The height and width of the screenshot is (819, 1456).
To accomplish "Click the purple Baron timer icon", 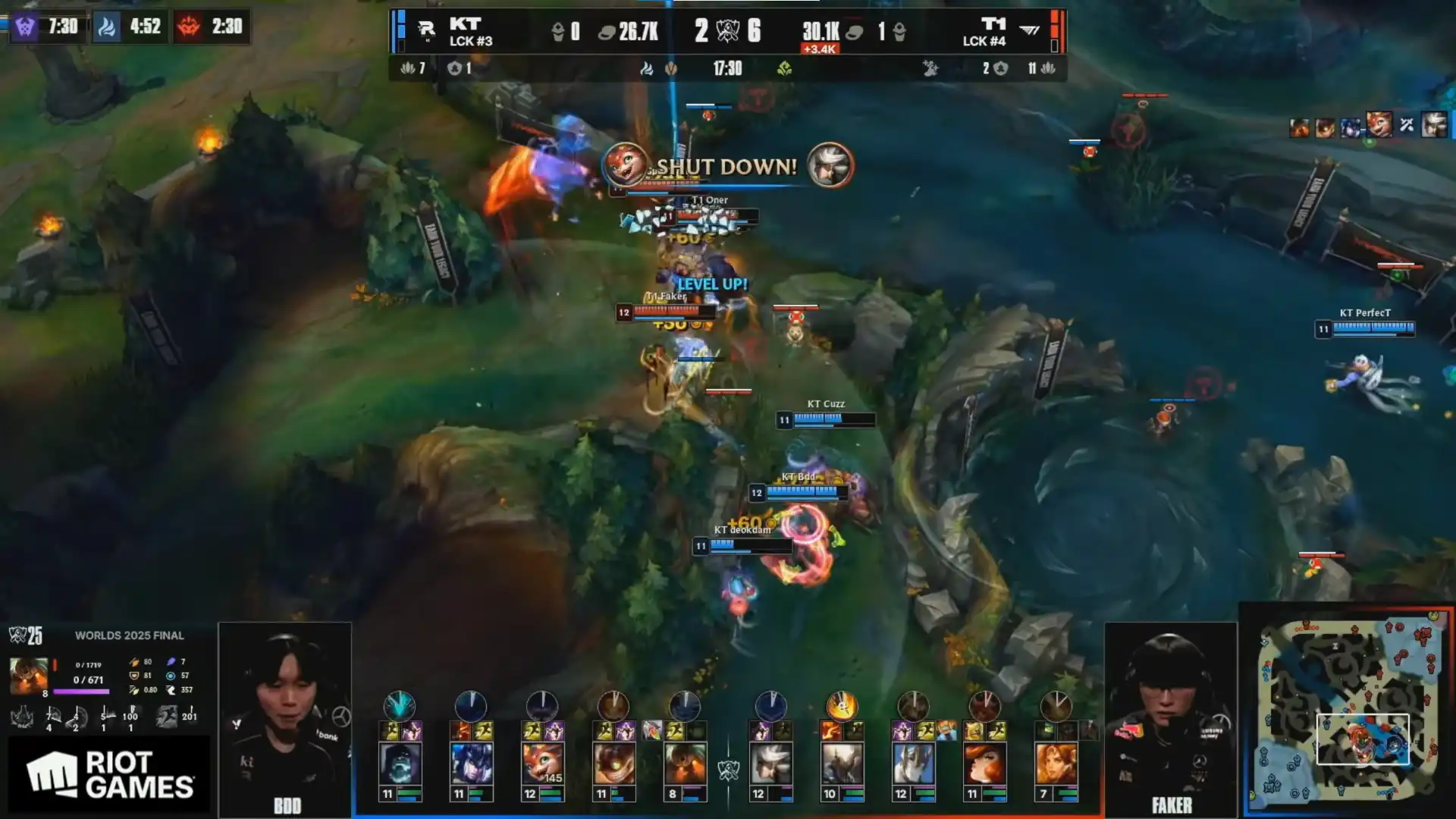I will [x=25, y=27].
